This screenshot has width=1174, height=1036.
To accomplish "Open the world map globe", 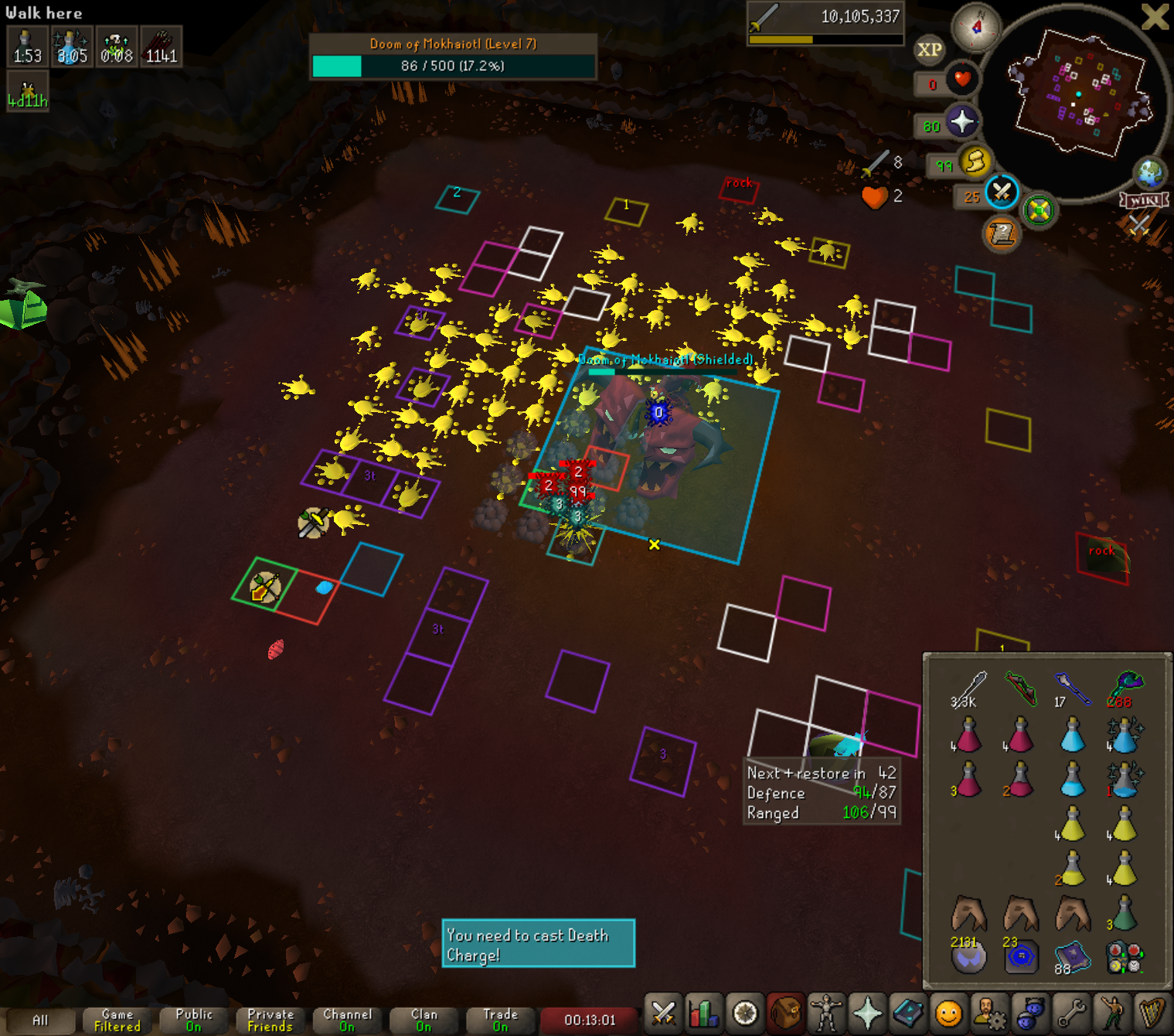I will point(1150,173).
